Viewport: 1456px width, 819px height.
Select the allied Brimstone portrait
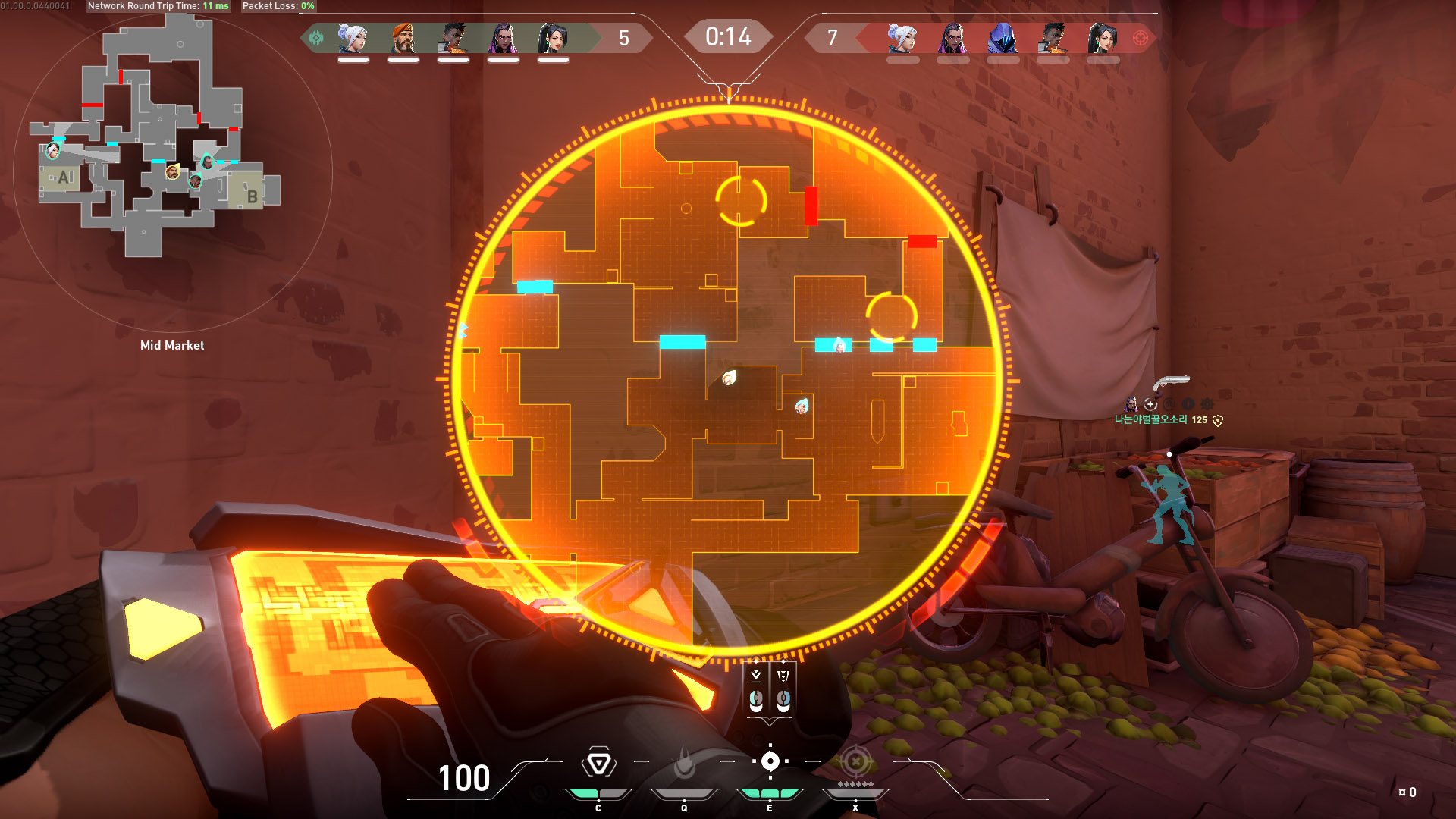coord(403,38)
